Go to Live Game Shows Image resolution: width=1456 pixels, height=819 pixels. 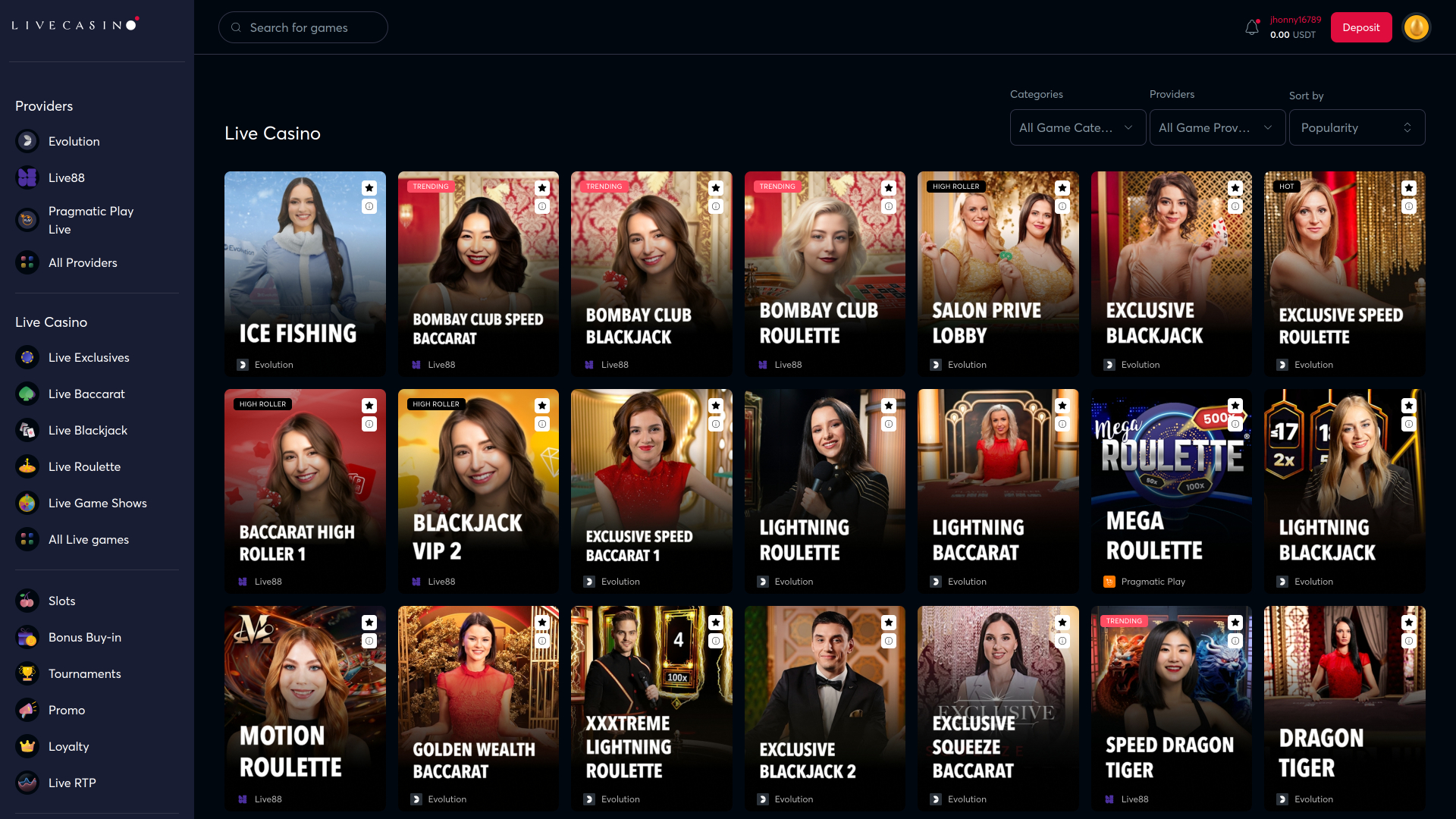(x=97, y=503)
